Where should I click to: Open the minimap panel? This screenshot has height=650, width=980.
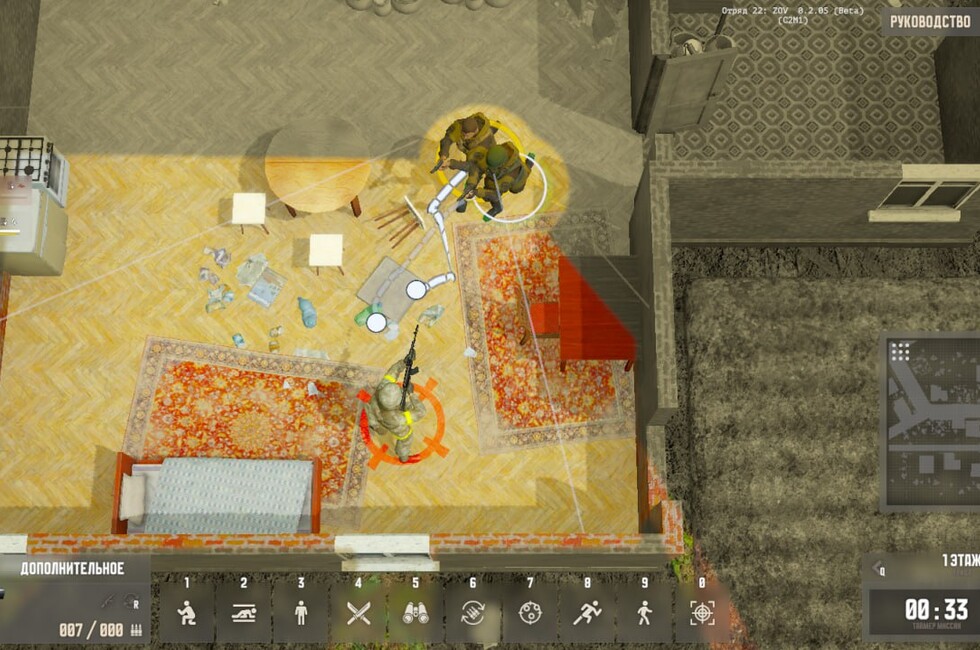tap(931, 422)
